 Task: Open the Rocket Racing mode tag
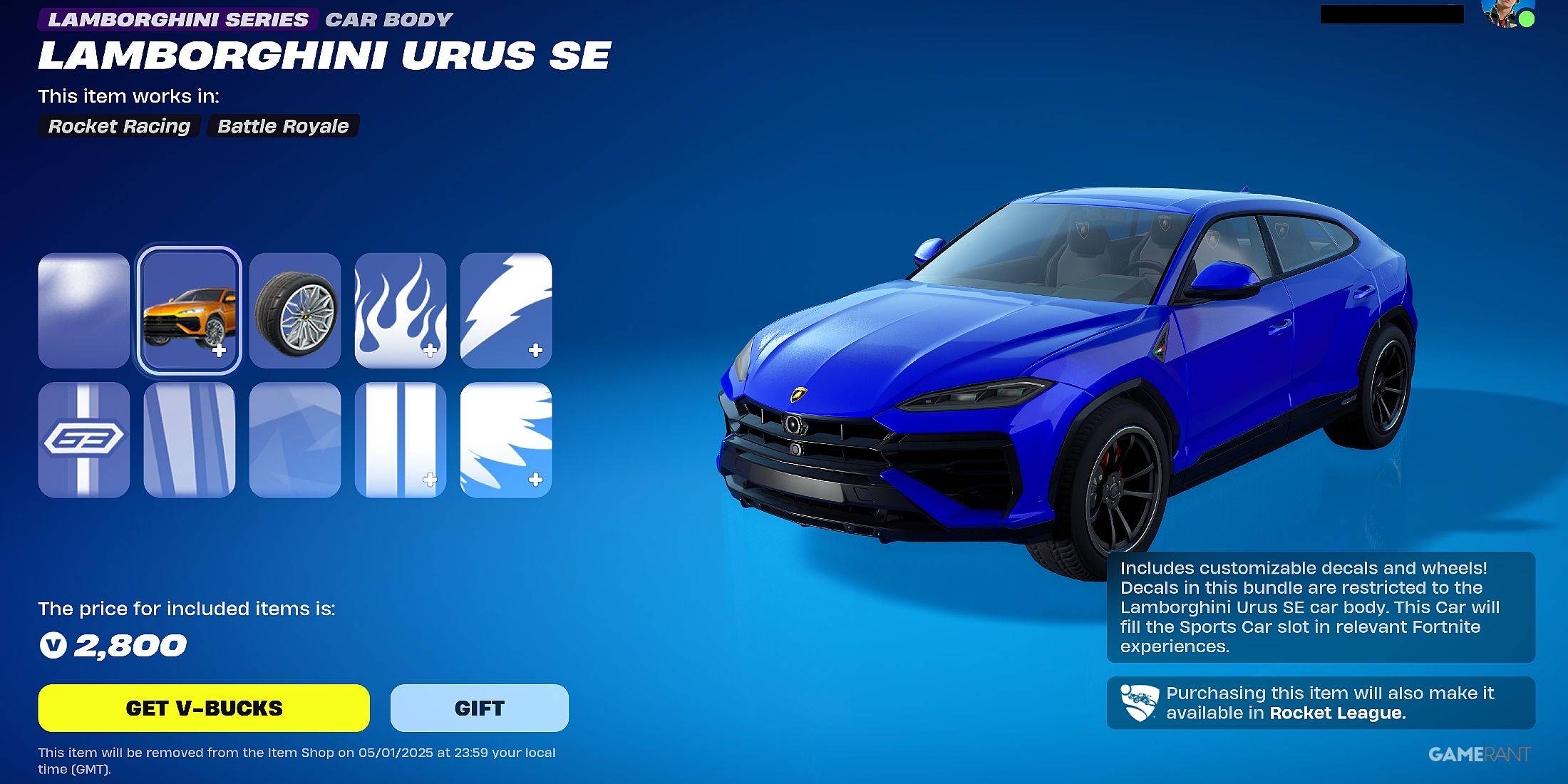click(x=119, y=126)
